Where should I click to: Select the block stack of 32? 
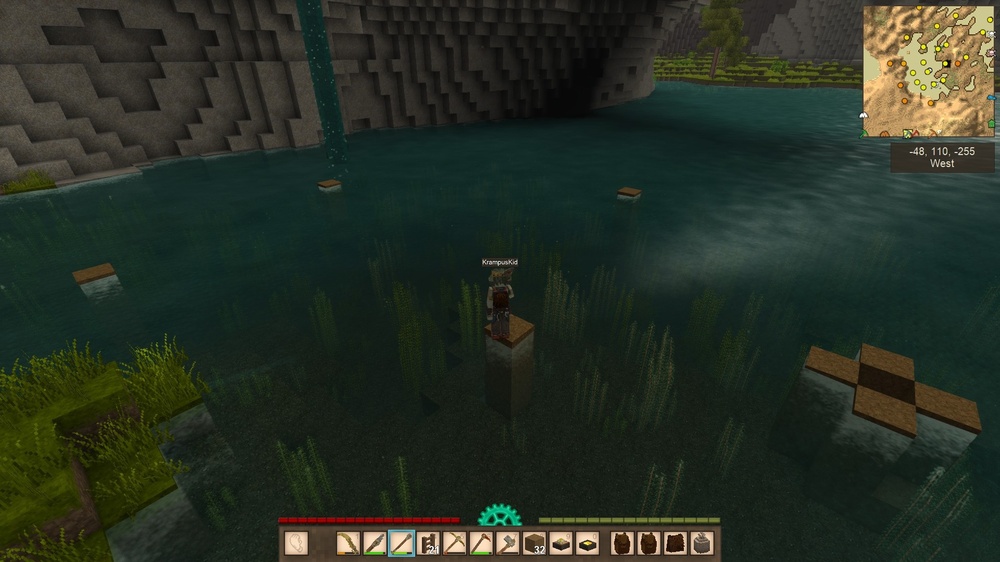[534, 544]
